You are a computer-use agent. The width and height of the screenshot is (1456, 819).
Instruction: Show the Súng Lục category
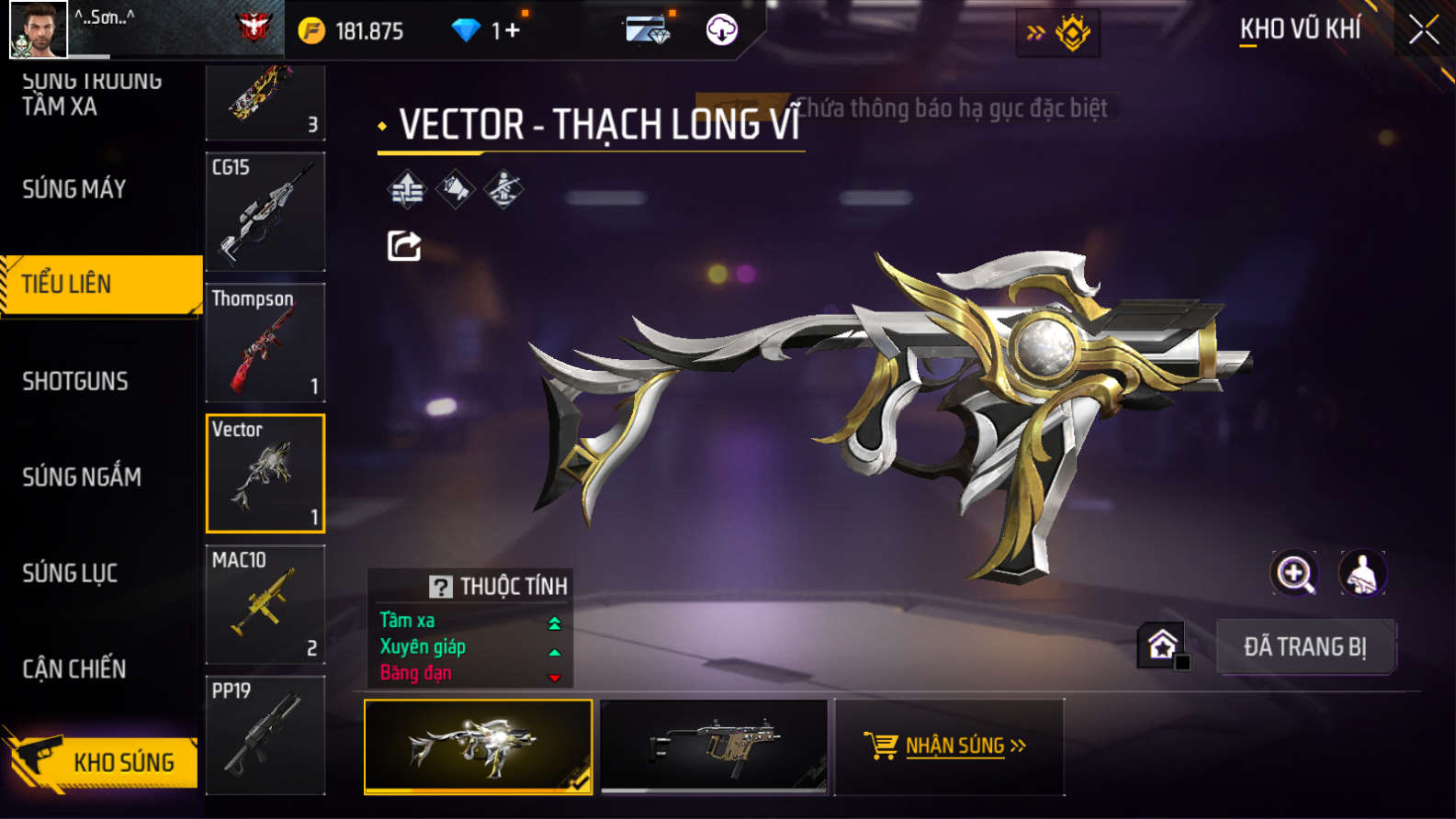(x=70, y=573)
